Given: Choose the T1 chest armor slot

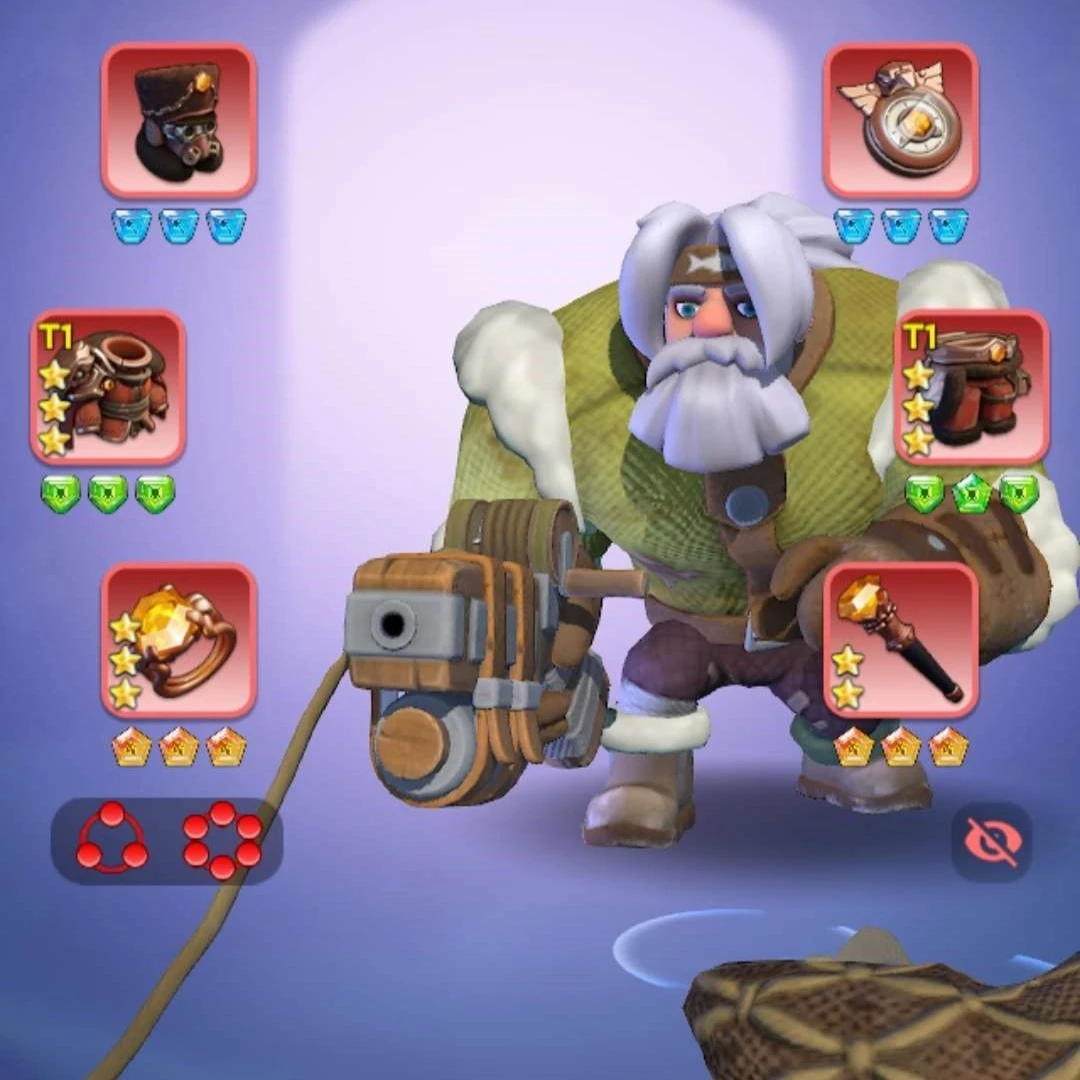Looking at the screenshot, I should (x=108, y=387).
